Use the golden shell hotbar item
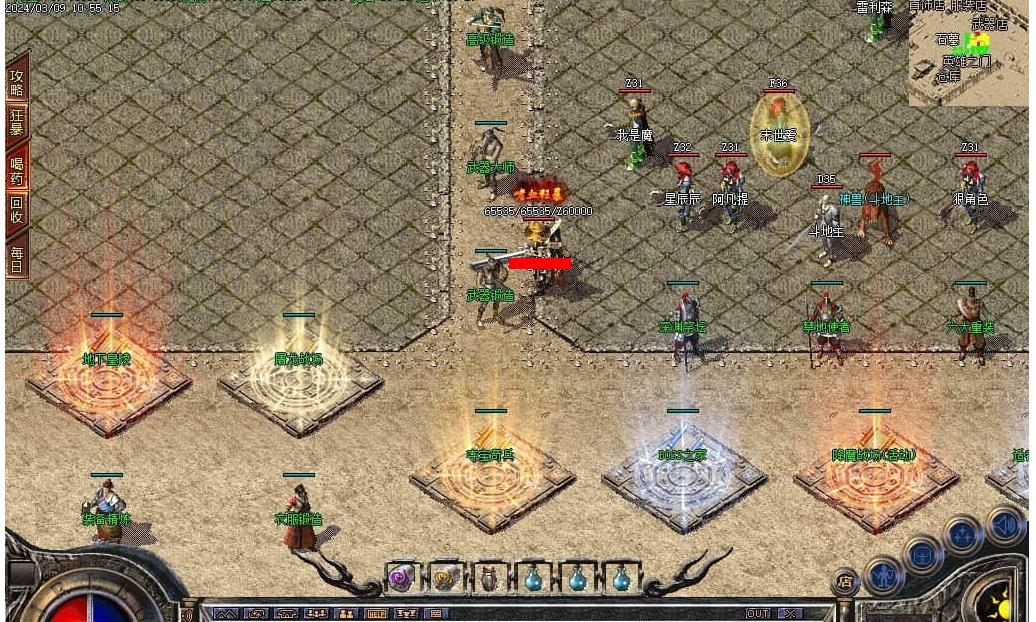 (x=444, y=578)
